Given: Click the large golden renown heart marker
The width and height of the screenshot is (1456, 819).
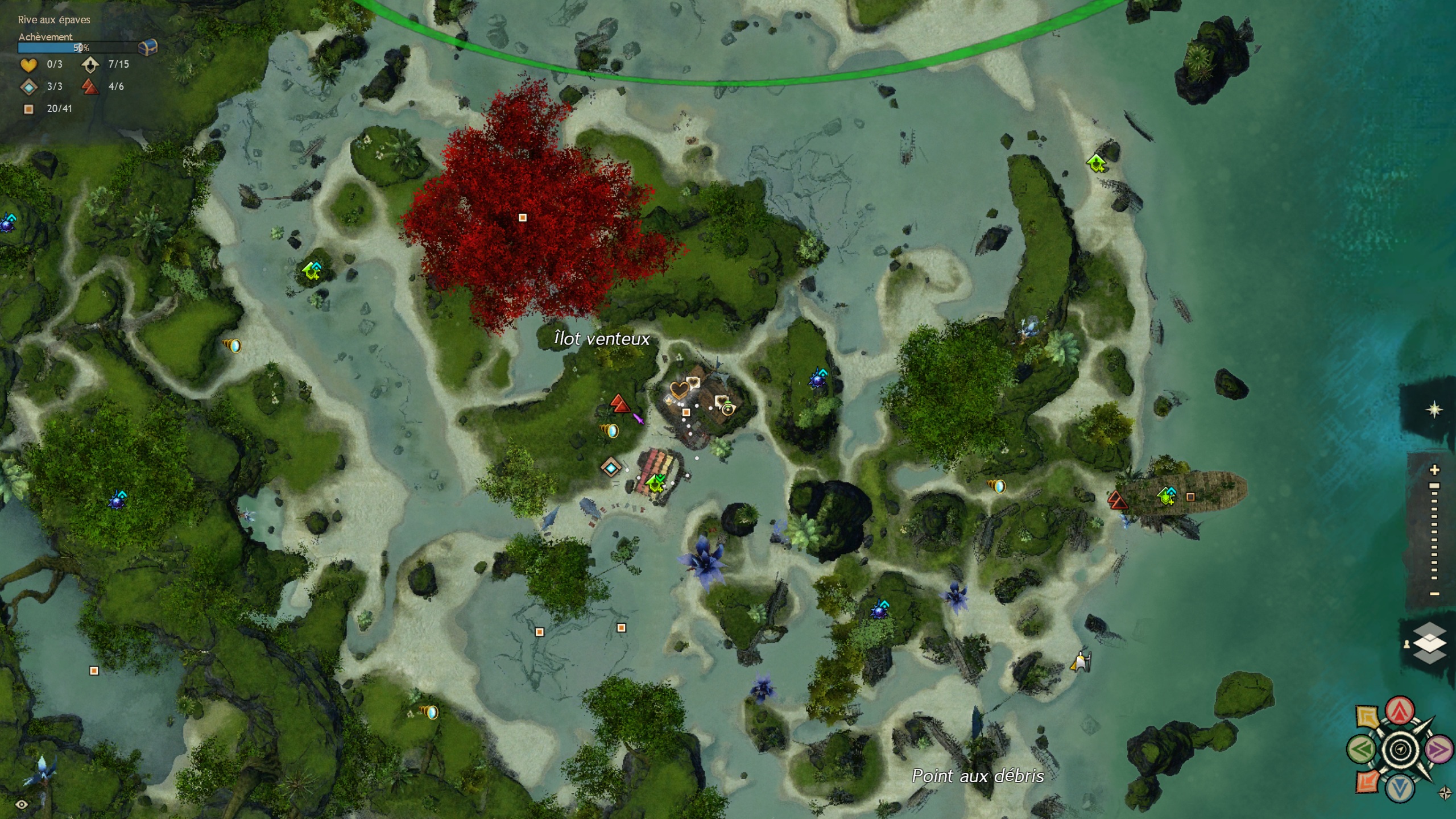Looking at the screenshot, I should tap(679, 390).
